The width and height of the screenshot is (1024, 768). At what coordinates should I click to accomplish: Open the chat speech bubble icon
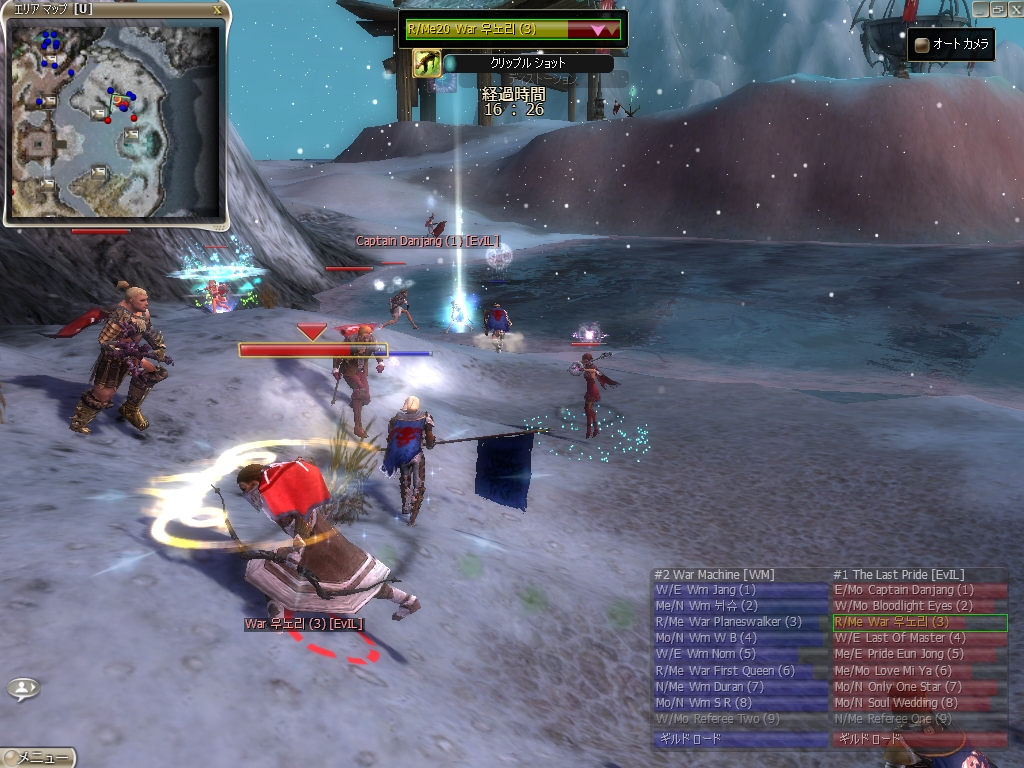[x=23, y=688]
